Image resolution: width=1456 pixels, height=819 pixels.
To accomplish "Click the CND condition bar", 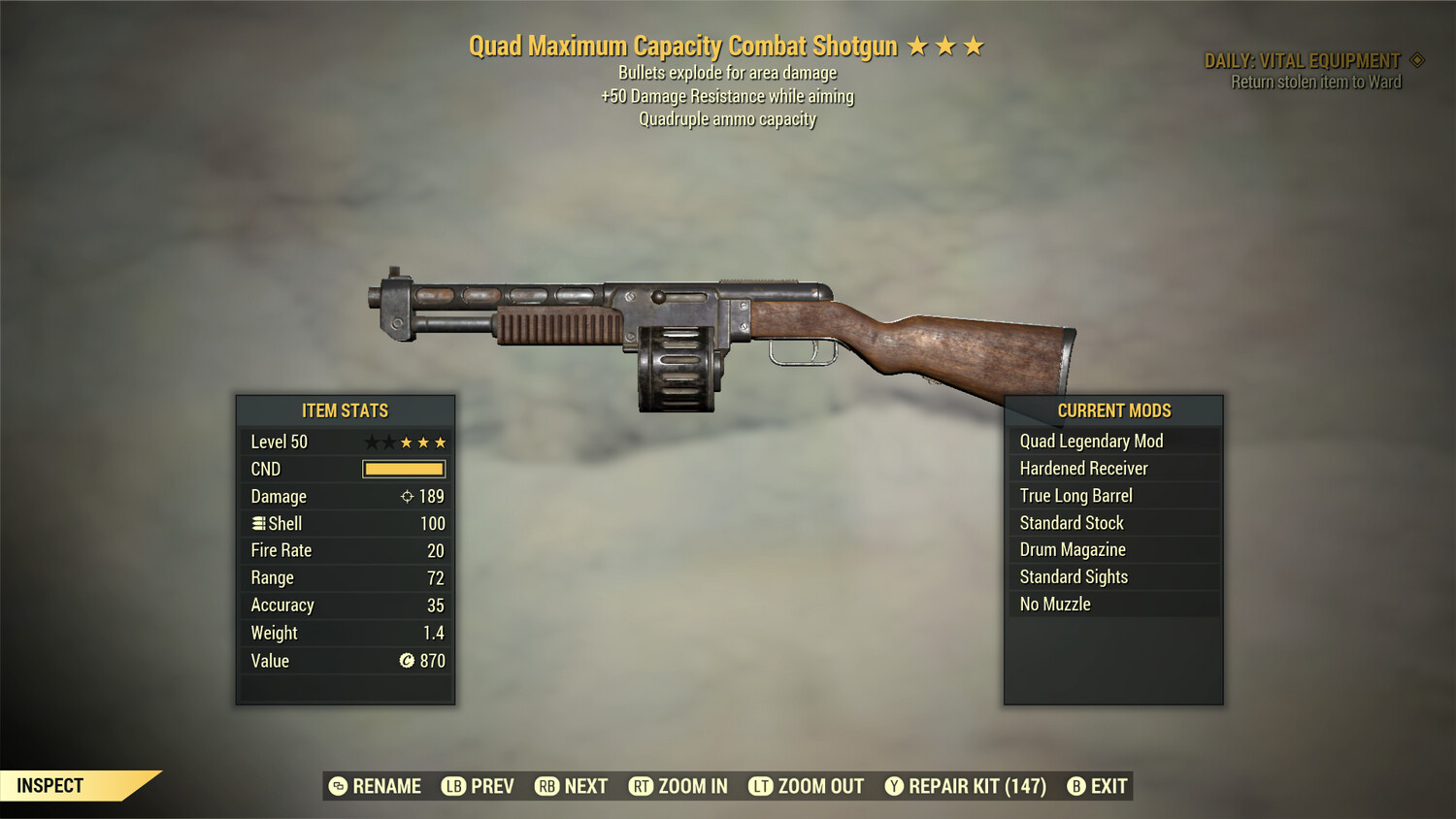I will tap(402, 469).
